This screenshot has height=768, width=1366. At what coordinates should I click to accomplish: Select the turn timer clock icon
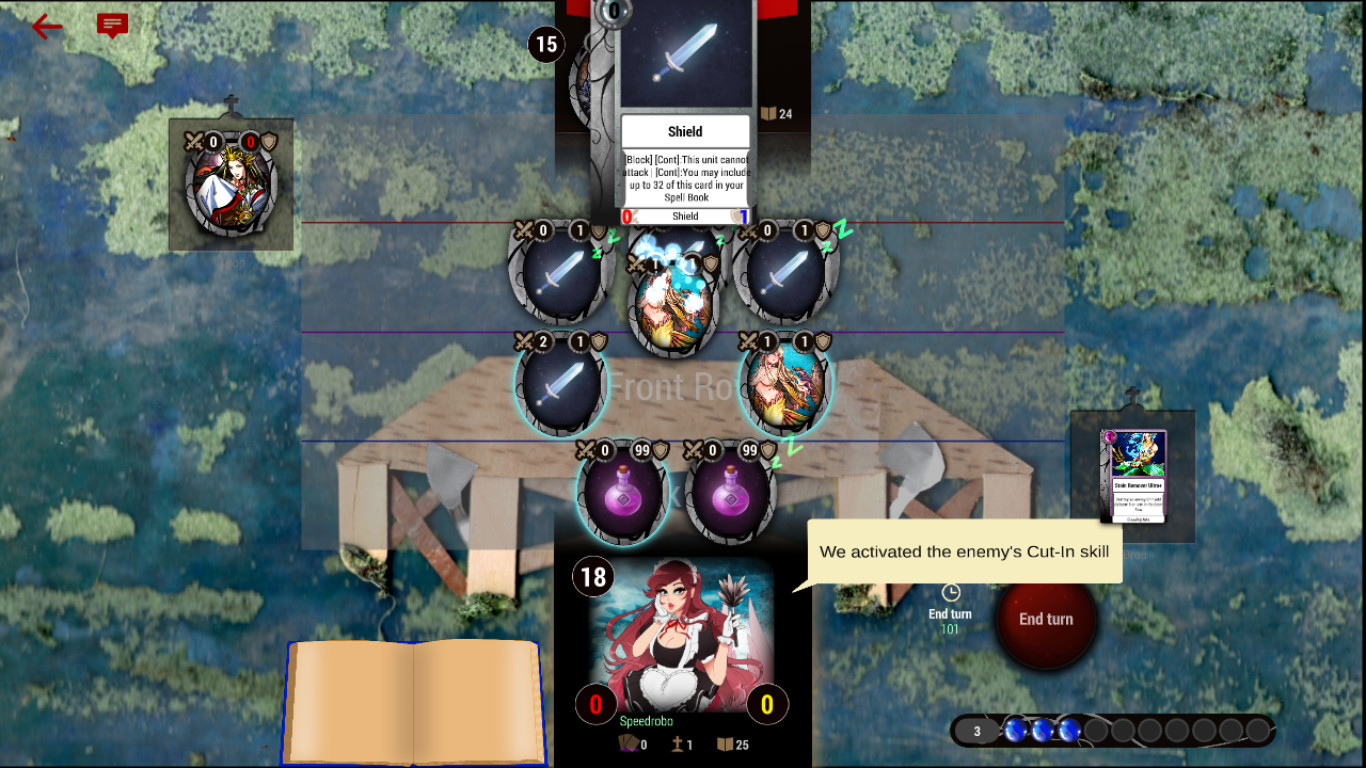click(x=952, y=591)
